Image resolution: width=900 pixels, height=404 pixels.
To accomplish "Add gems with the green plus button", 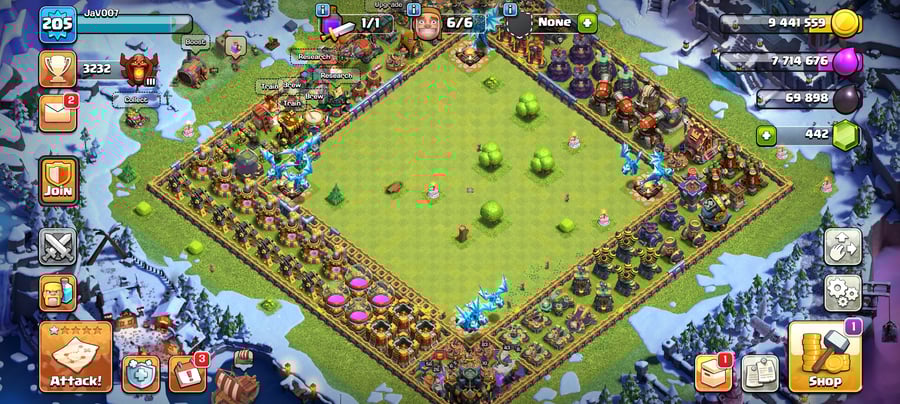I will [x=768, y=135].
